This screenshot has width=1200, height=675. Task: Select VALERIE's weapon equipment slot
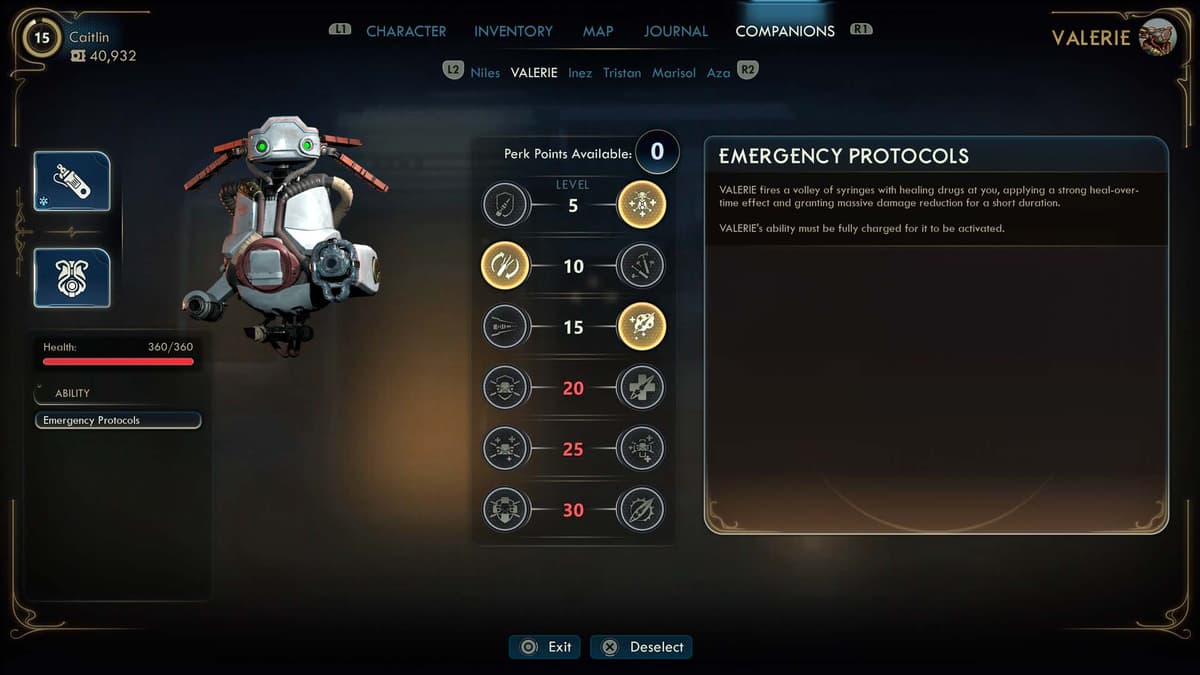tap(72, 181)
